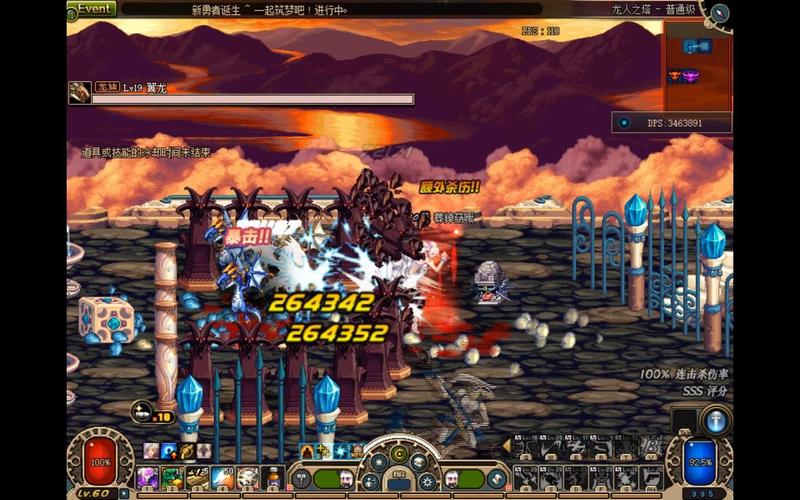Select the brown bottle consumable slot
The height and width of the screenshot is (500, 800).
271,478
